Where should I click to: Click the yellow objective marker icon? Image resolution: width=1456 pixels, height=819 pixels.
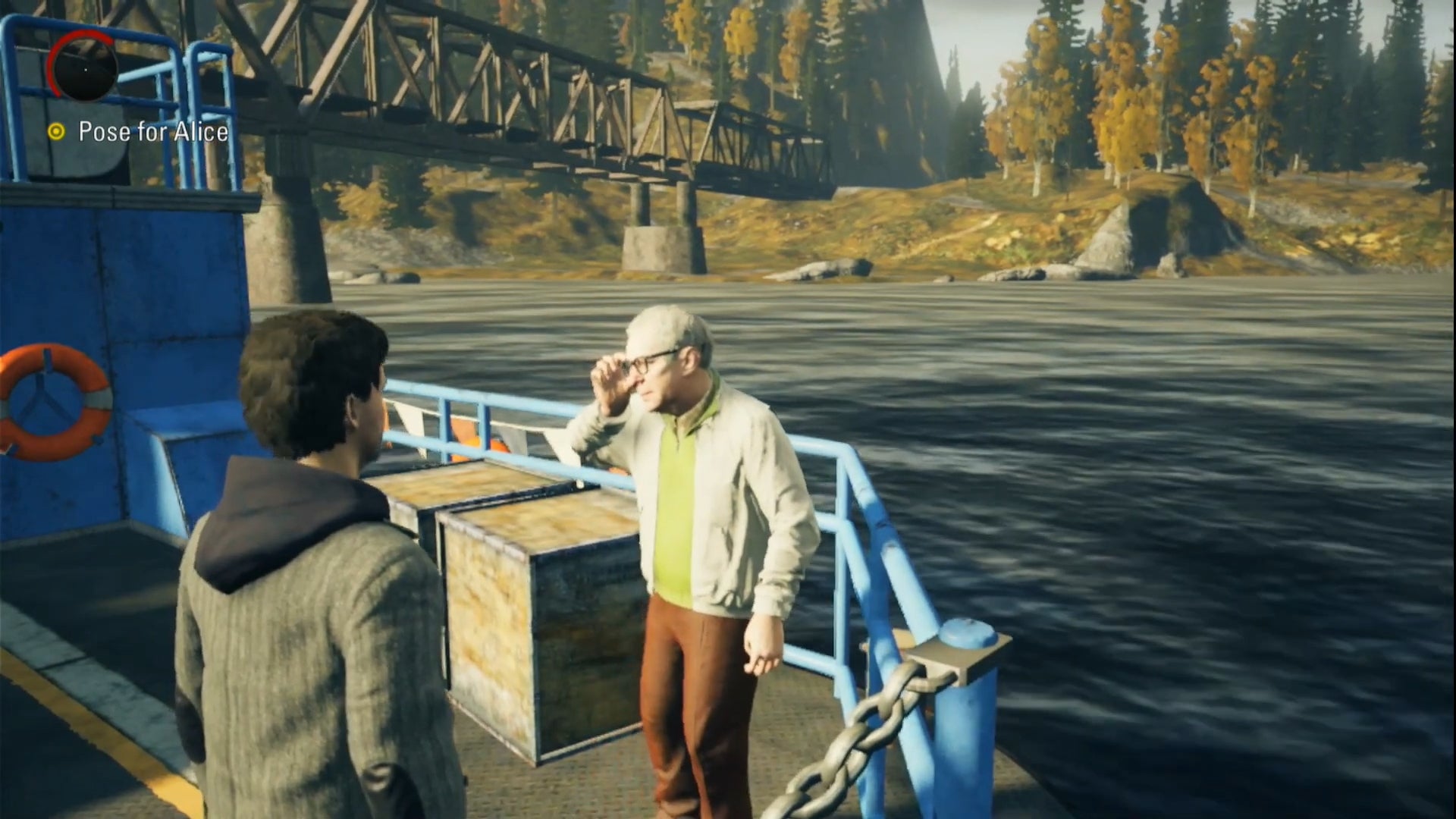55,131
